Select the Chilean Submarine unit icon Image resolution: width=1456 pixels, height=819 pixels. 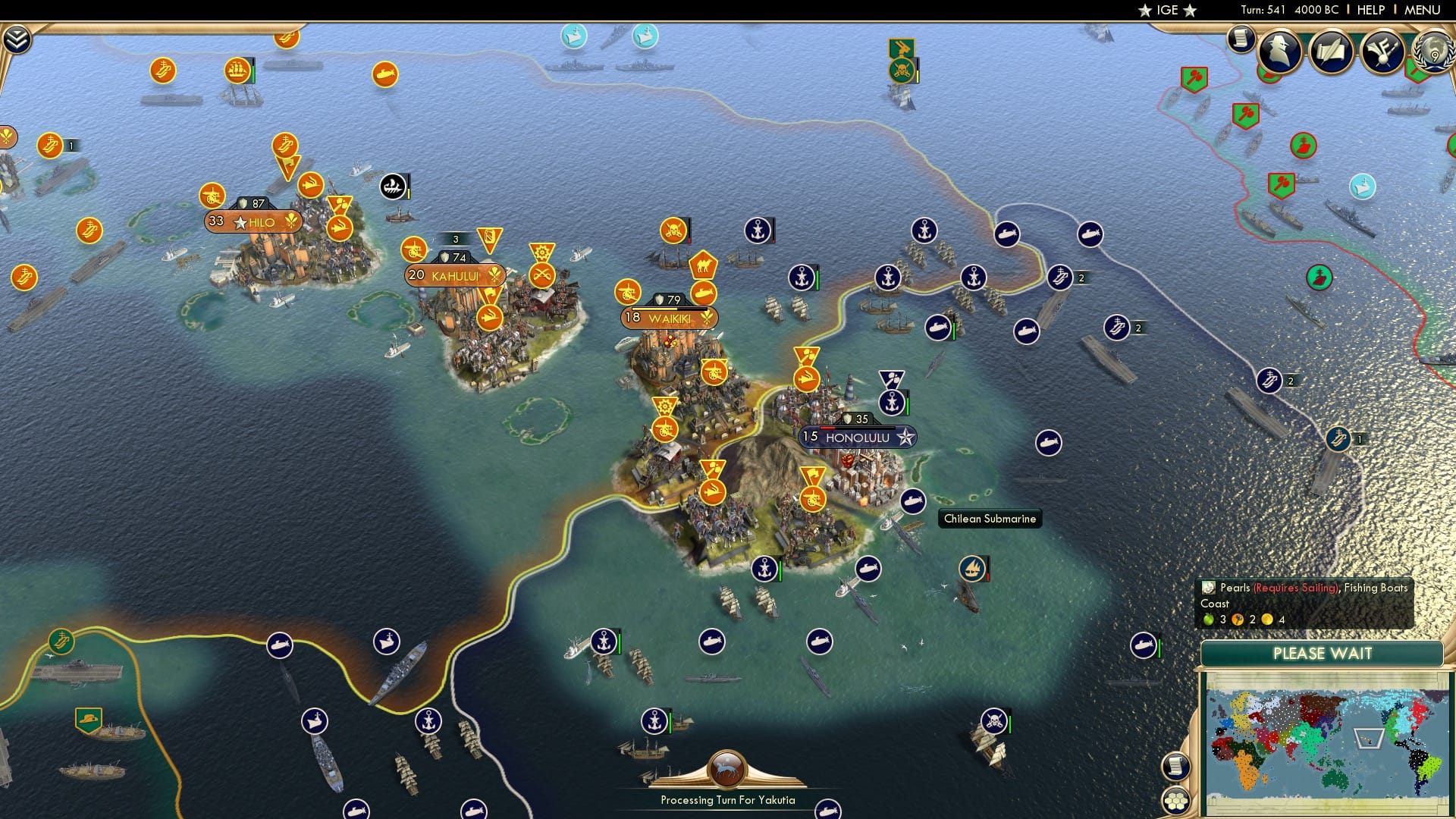[x=912, y=502]
